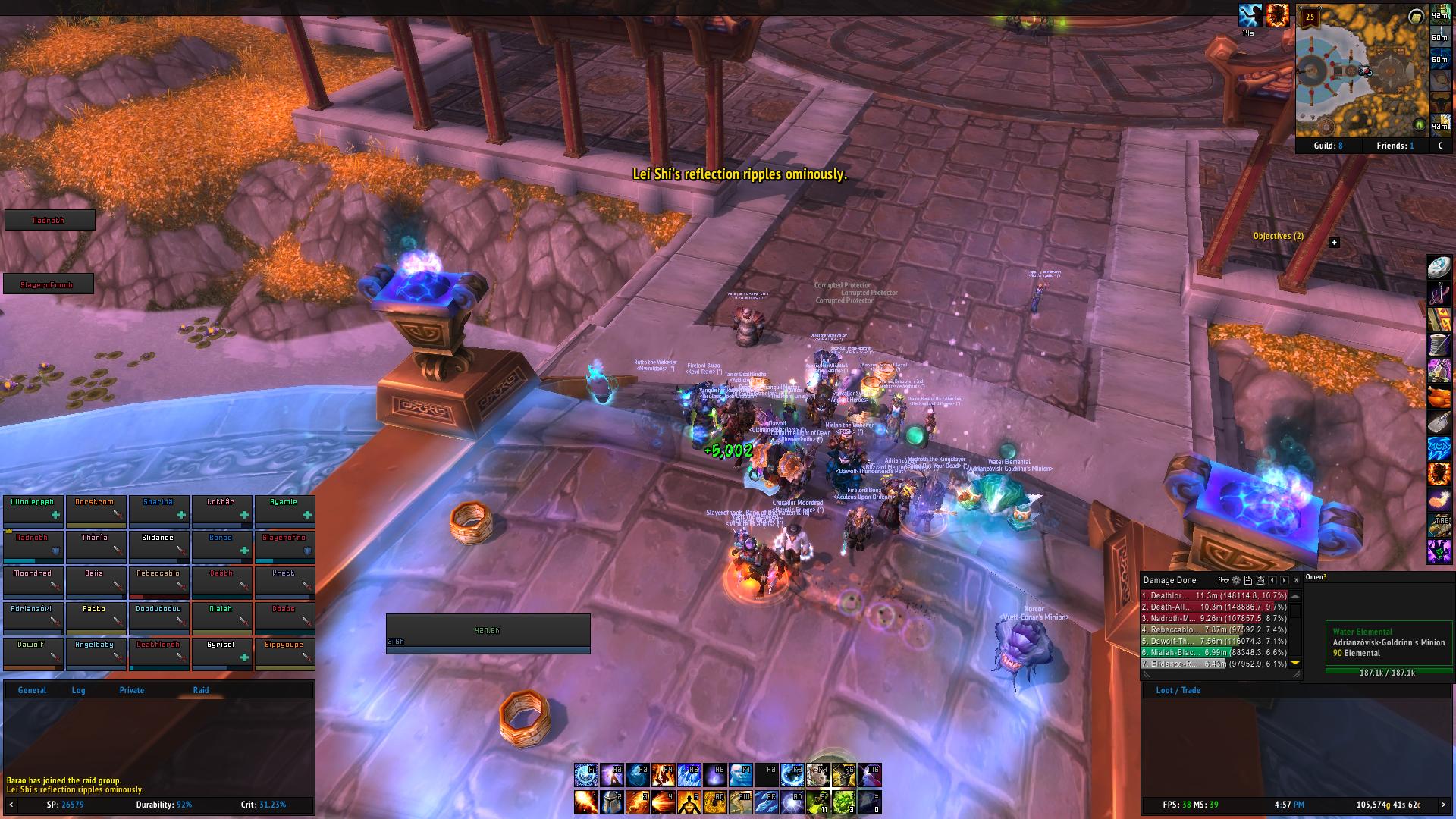The height and width of the screenshot is (819, 1456).
Task: Use the green potion with 11 charges
Action: pos(817,802)
